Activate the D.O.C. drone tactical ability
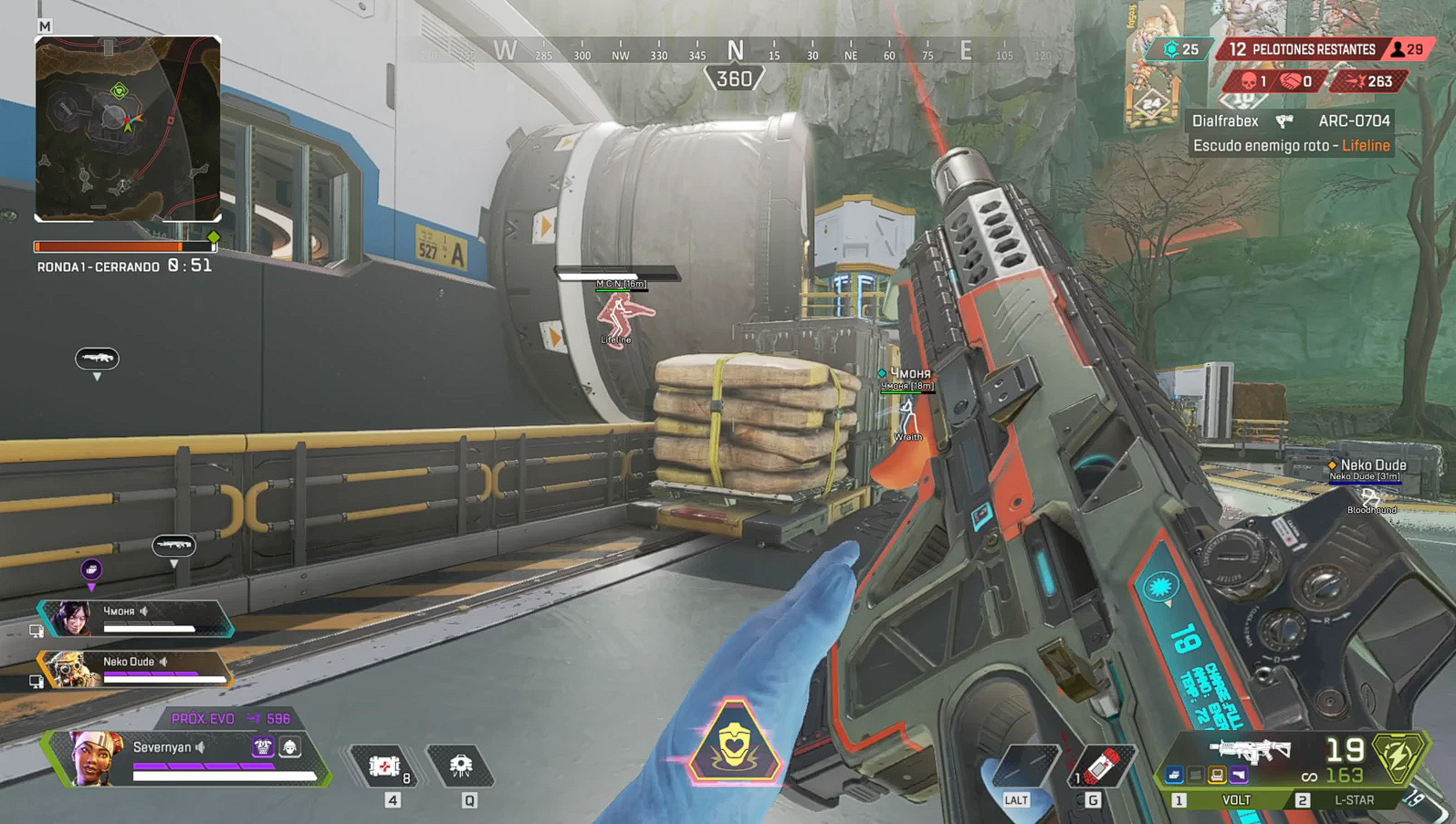Screen dimensions: 1456x824 461,767
